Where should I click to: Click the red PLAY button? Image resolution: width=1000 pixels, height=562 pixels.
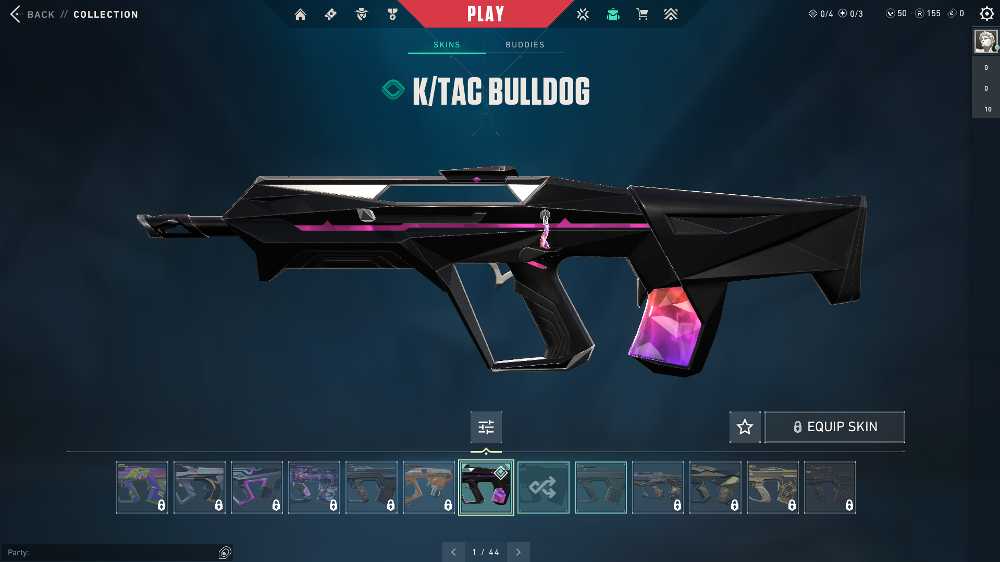486,14
